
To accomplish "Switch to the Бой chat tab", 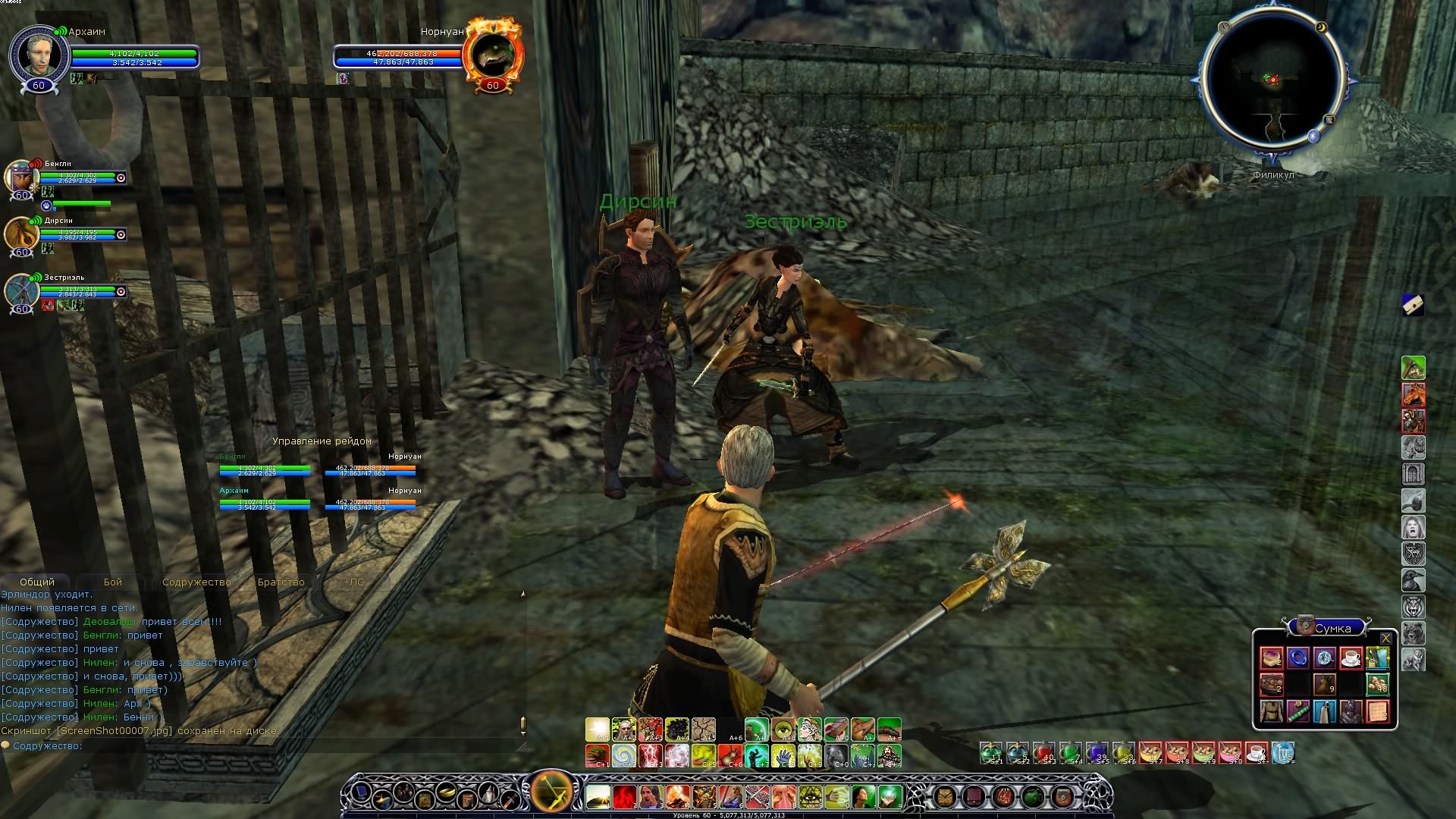I will click(x=113, y=582).
